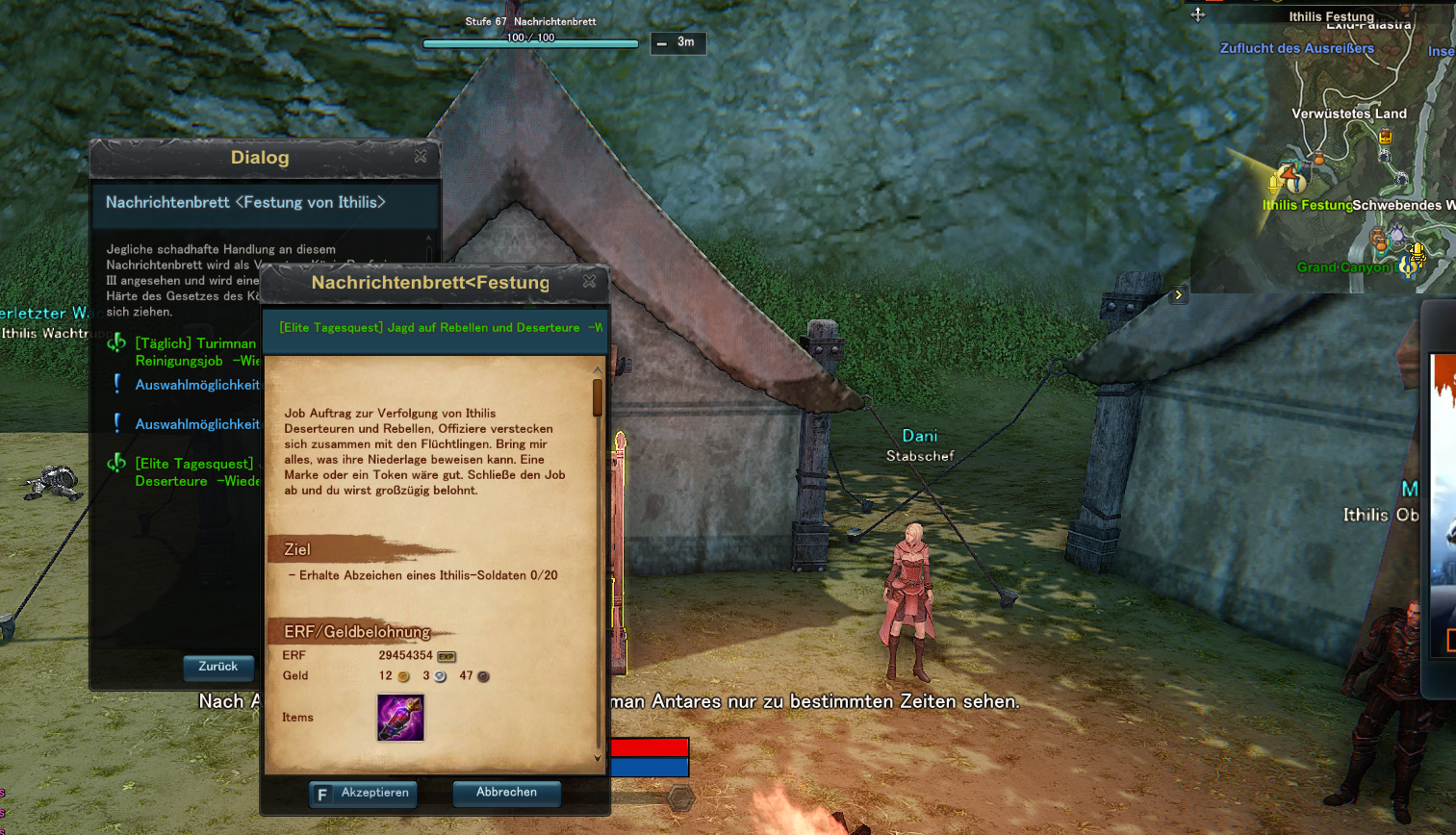1456x835 pixels.
Task: Close the Nachrichtenbrett quest window
Action: (589, 281)
